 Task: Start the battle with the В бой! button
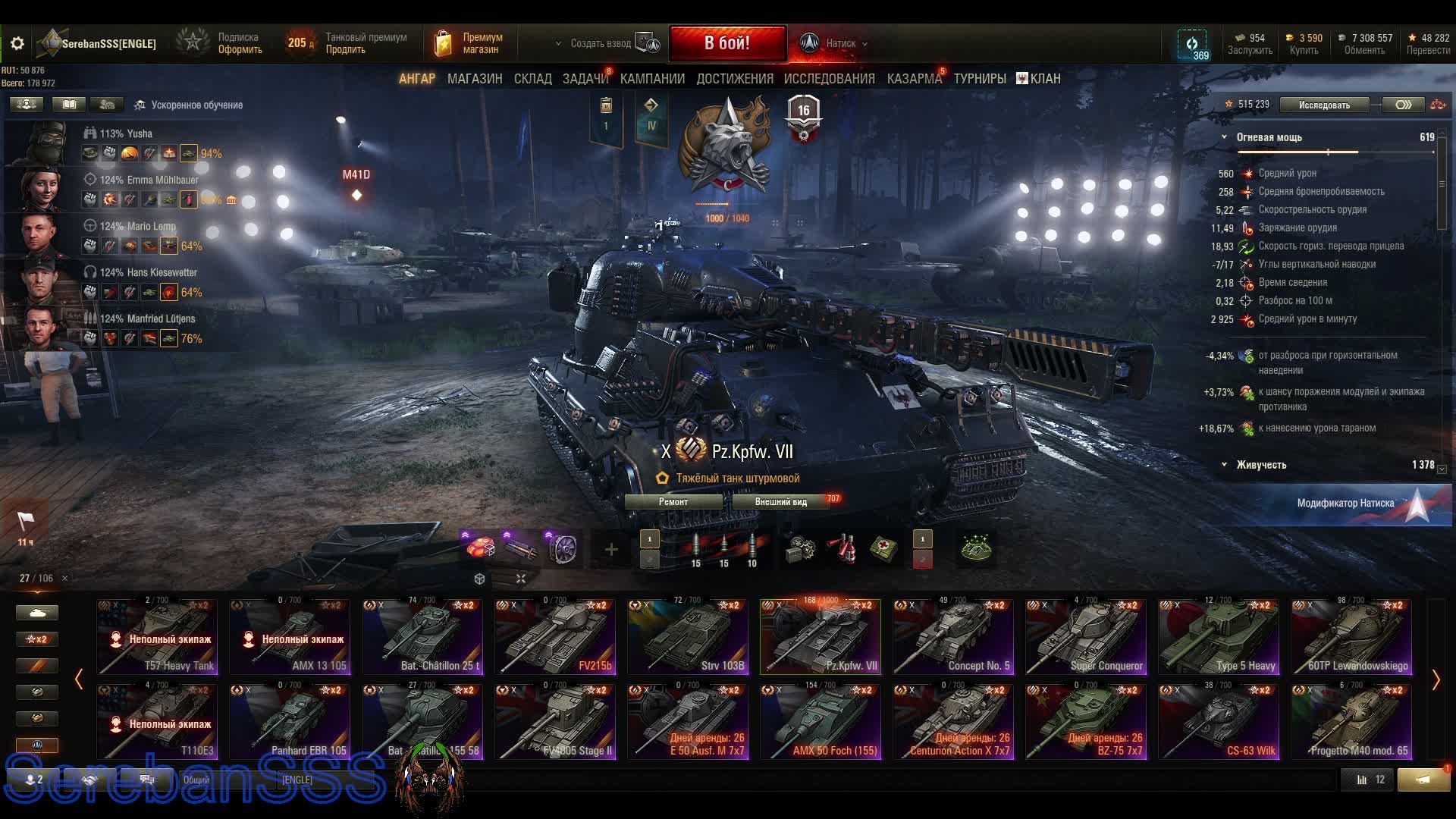(x=726, y=43)
